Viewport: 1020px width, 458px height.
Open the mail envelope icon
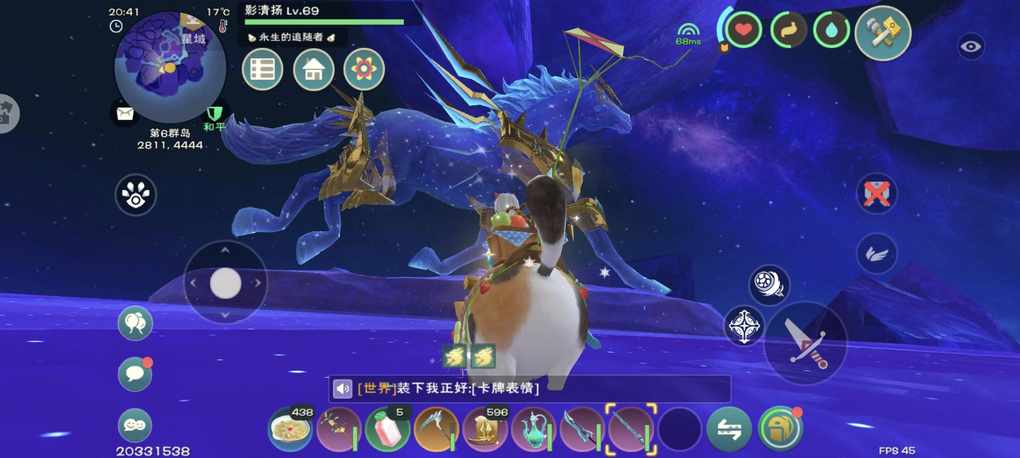click(x=125, y=114)
